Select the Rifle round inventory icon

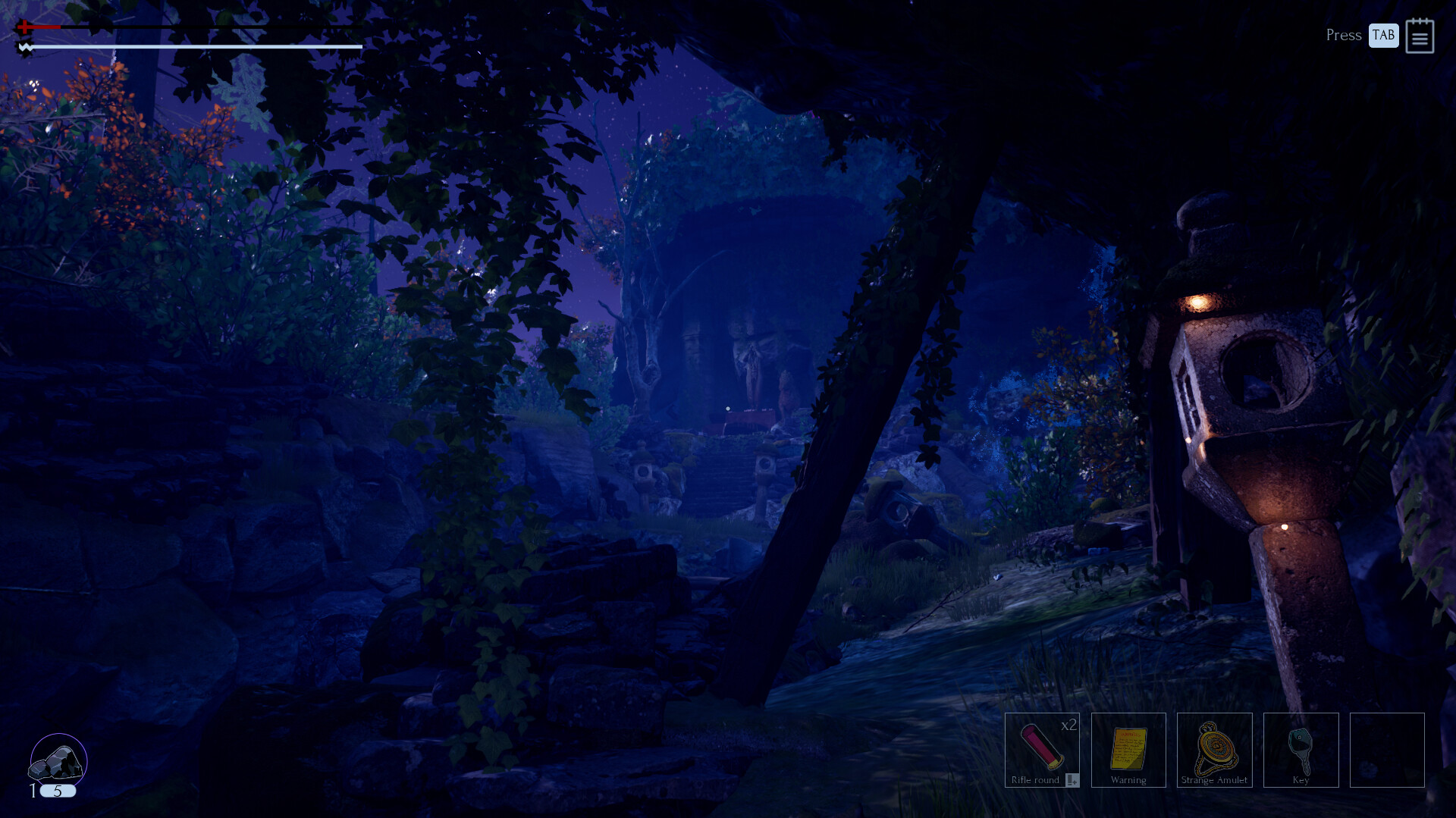pyautogui.click(x=1042, y=751)
